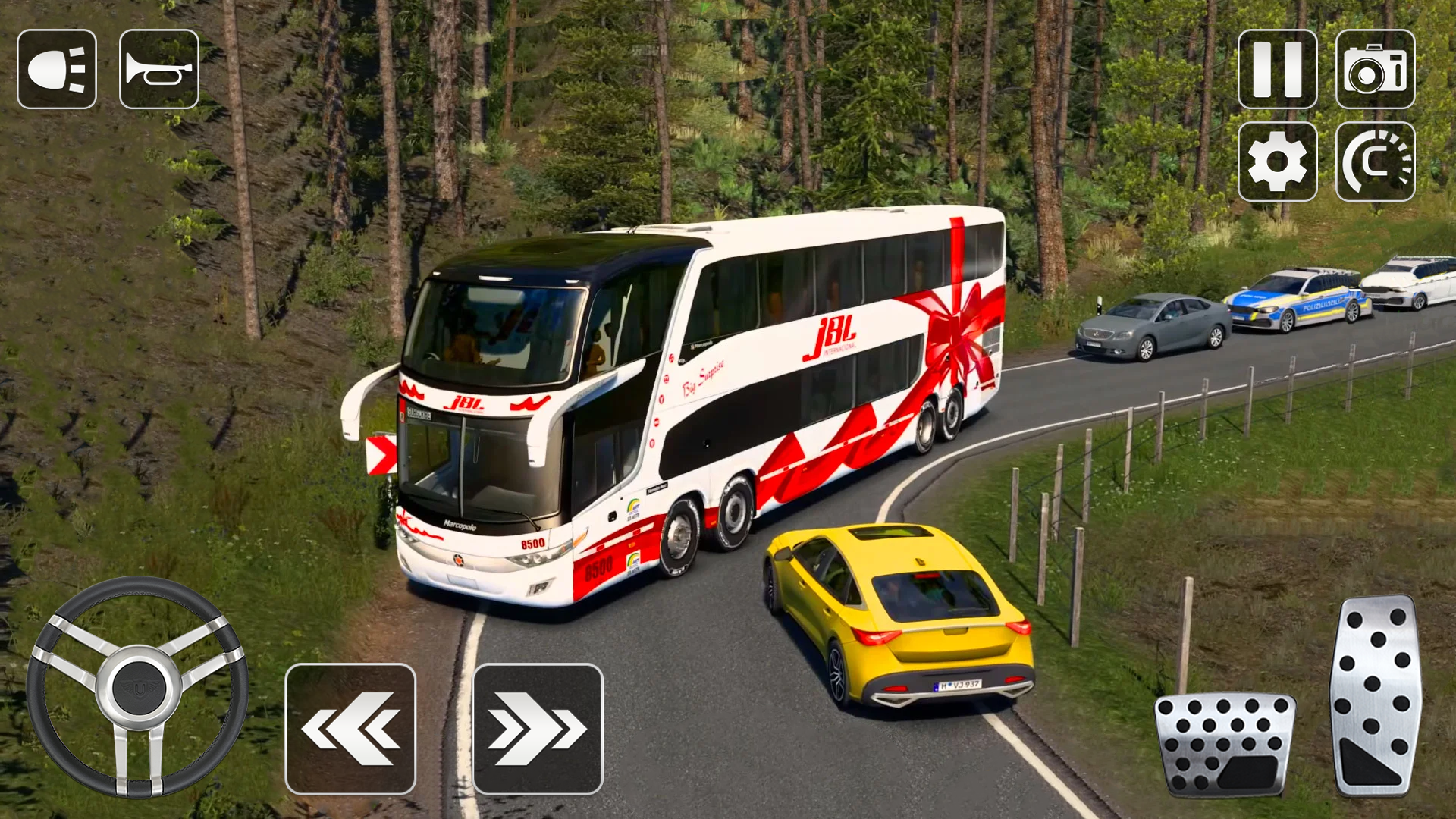Select the forward double-arrow button
This screenshot has height=819, width=1456.
535,728
